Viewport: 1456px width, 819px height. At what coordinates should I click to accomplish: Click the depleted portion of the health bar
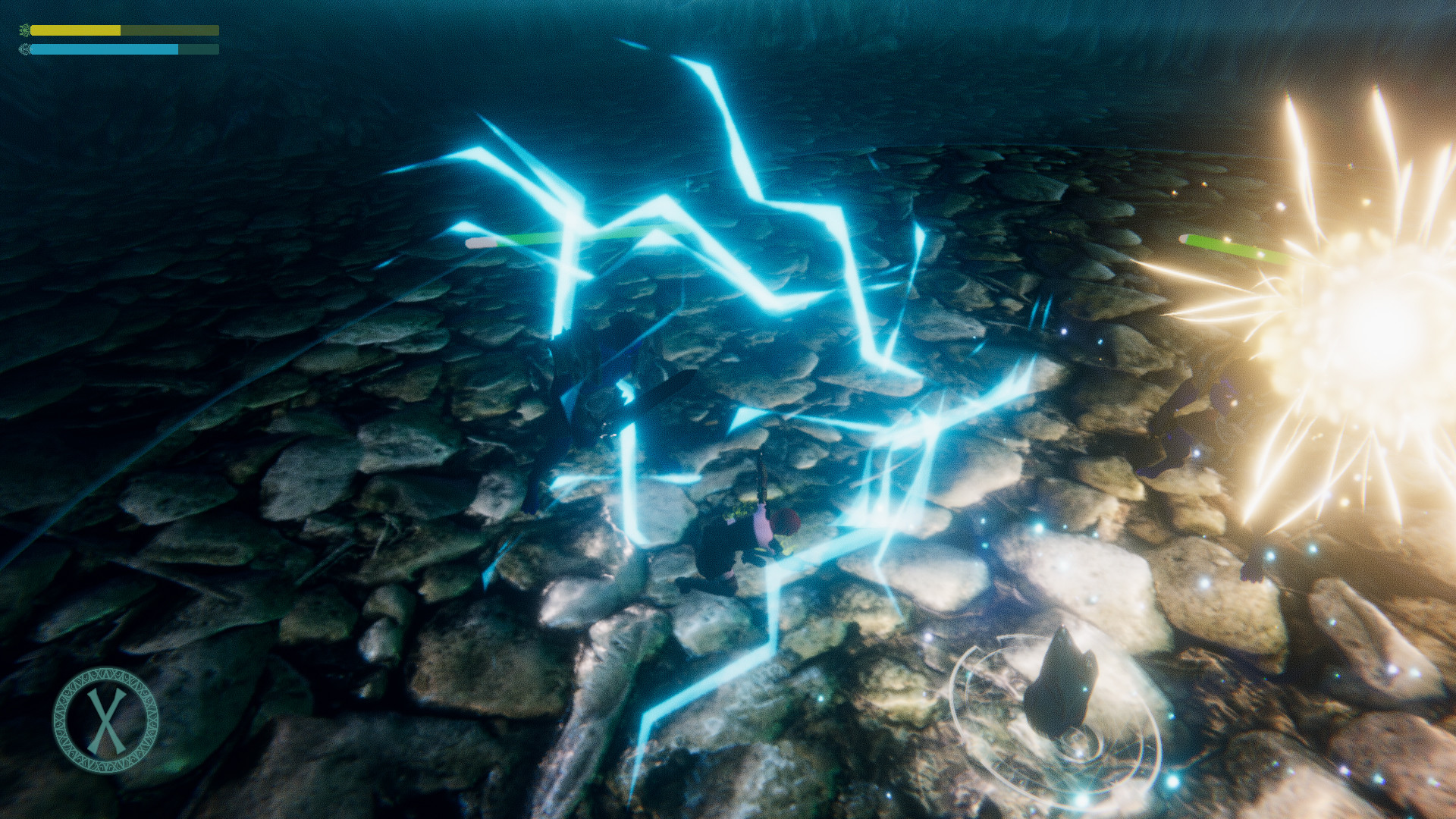(171, 32)
